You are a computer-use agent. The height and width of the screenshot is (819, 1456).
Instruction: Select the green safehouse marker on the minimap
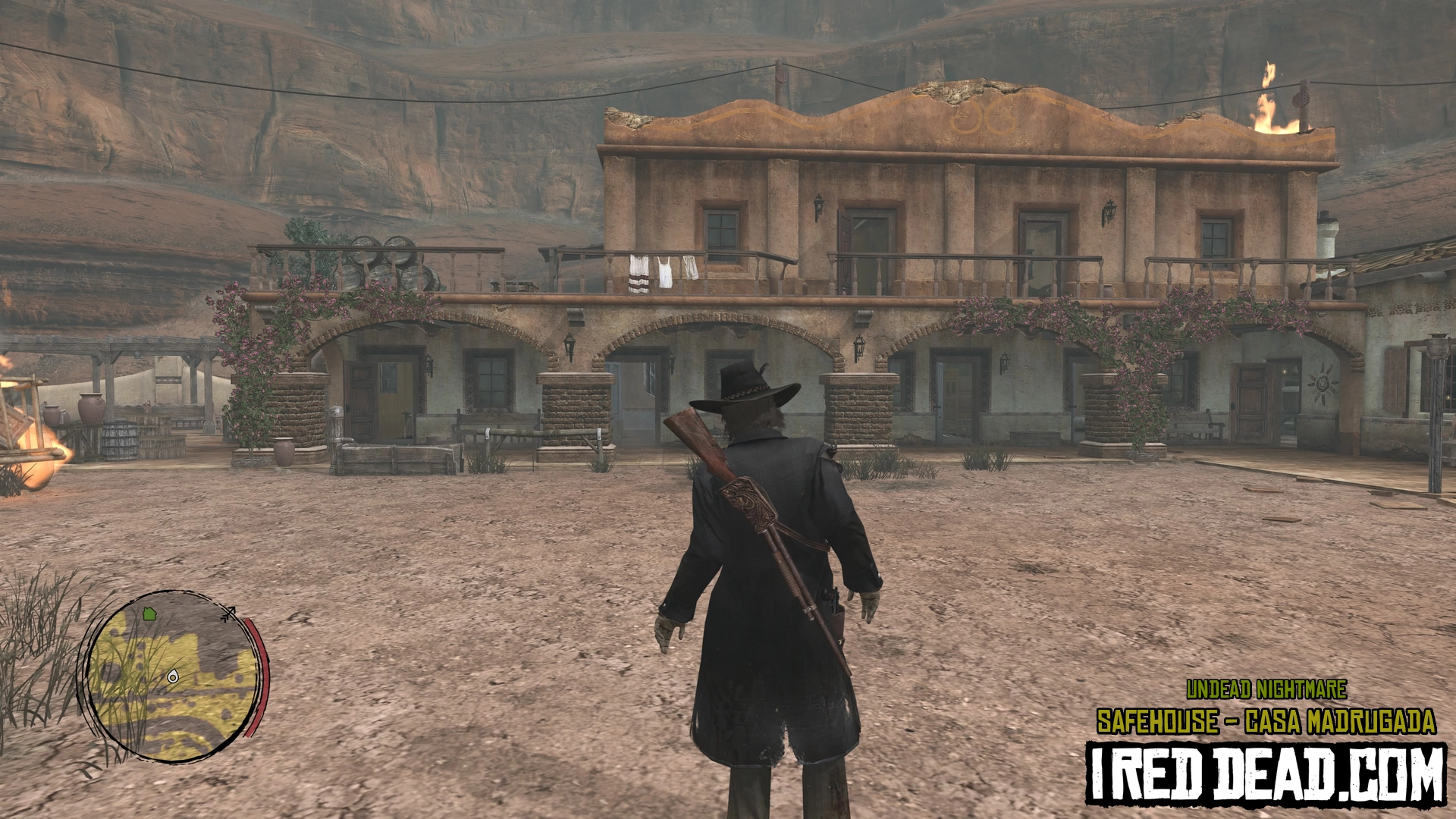[149, 613]
